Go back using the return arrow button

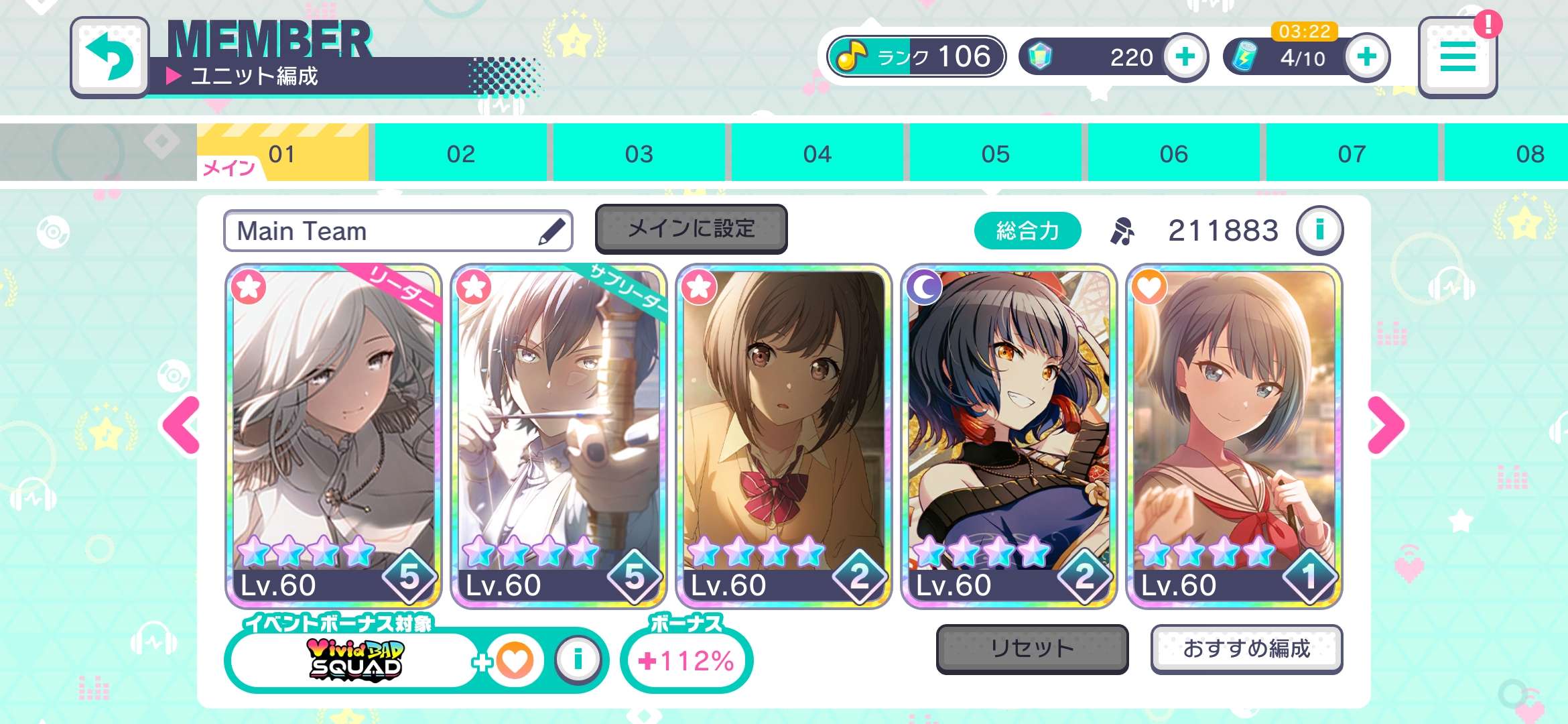click(109, 57)
